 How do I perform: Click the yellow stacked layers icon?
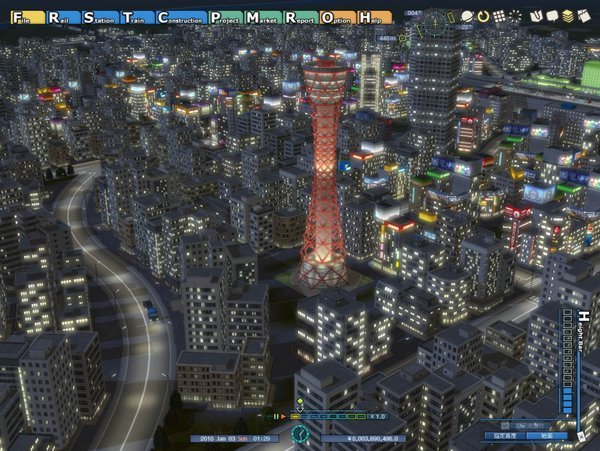[x=567, y=17]
